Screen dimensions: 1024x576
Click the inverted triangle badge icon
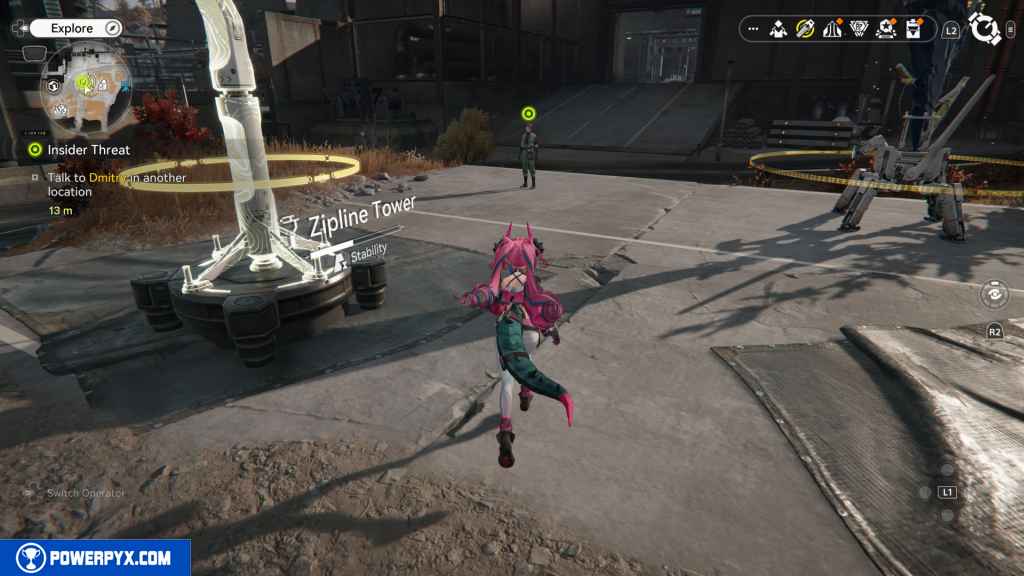(858, 29)
